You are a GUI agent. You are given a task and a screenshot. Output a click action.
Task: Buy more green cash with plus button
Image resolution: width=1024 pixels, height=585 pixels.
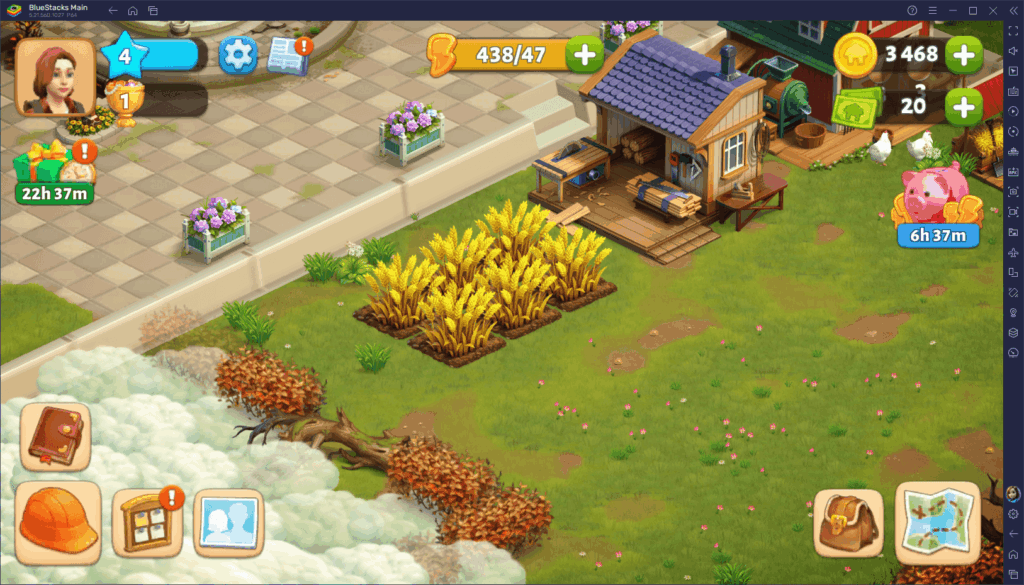coord(963,105)
